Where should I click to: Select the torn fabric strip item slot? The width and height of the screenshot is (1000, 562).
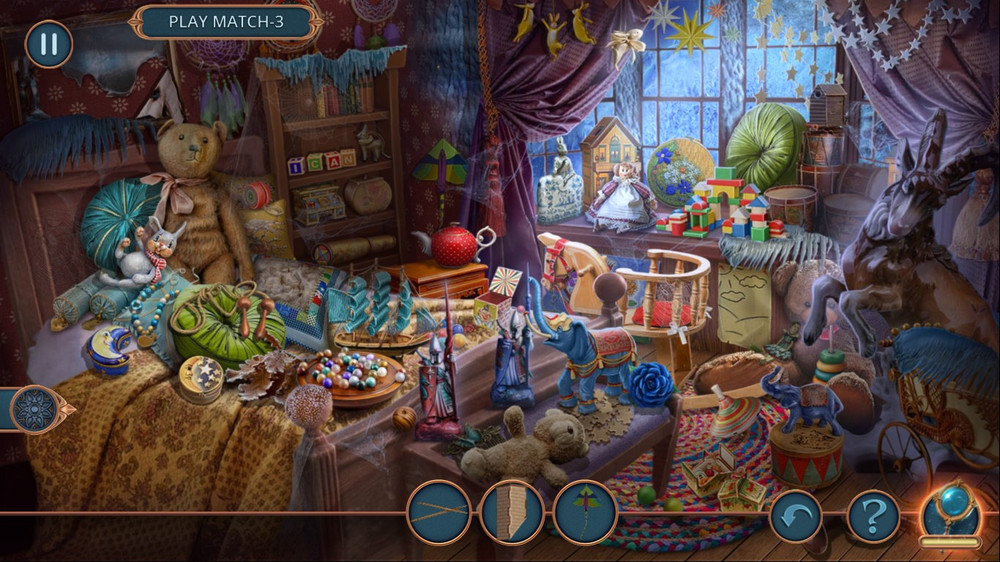[x=512, y=513]
